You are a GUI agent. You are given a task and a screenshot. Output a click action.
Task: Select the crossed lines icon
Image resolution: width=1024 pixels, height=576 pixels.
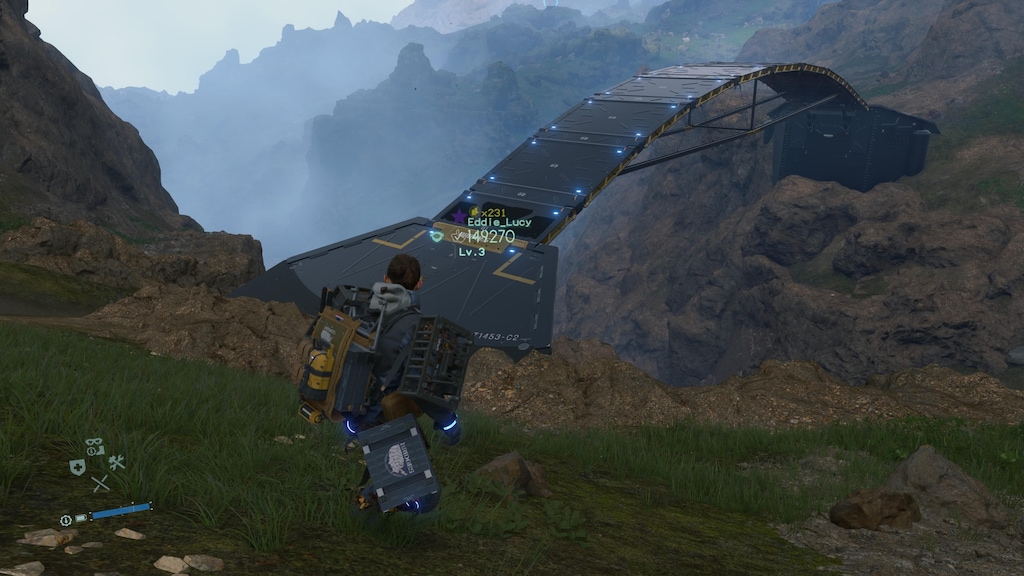coord(100,484)
